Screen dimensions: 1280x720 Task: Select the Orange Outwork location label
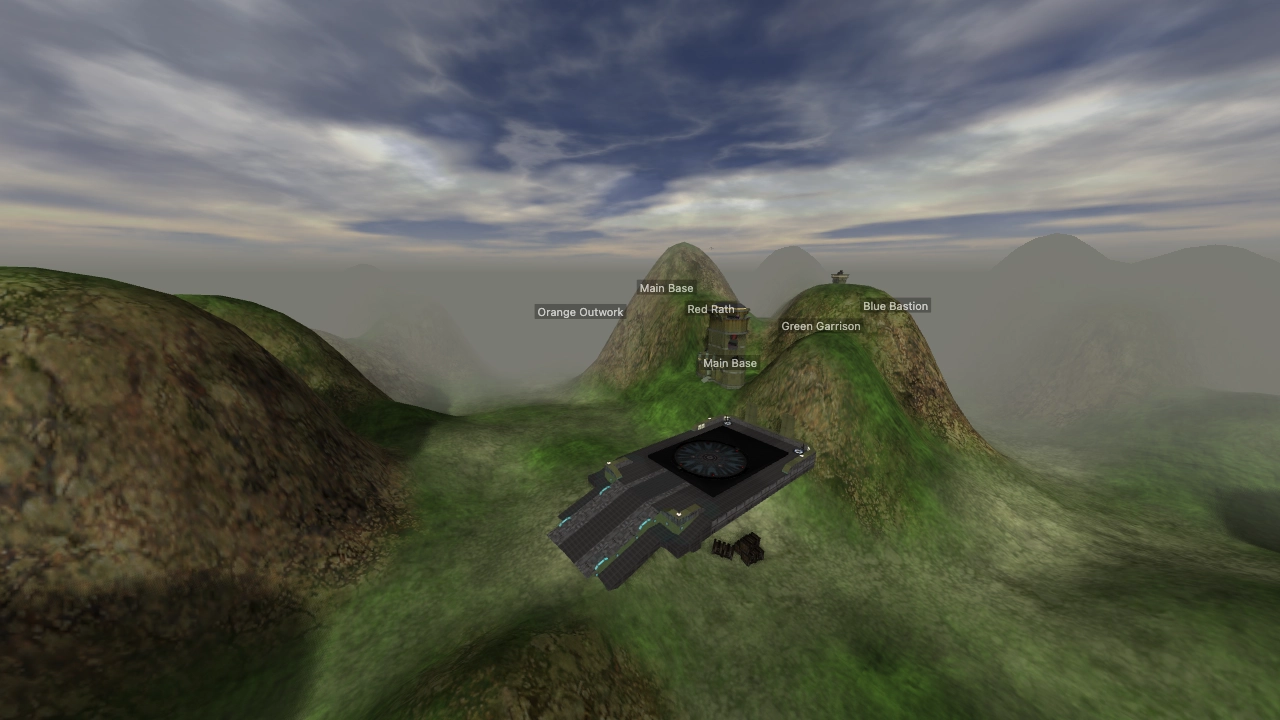click(x=580, y=312)
